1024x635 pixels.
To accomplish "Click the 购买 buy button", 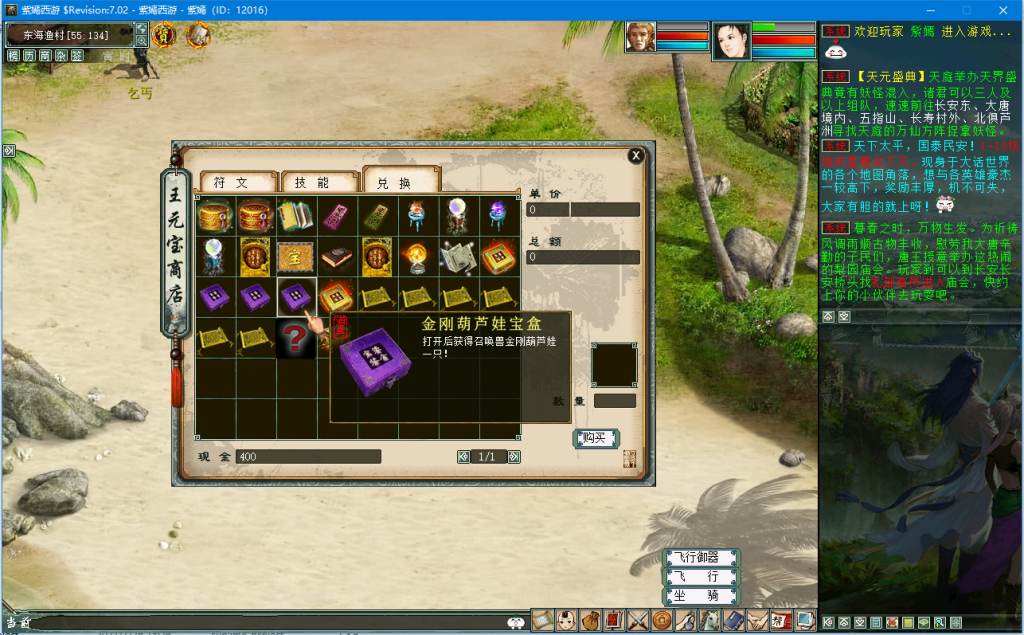I will (x=596, y=438).
